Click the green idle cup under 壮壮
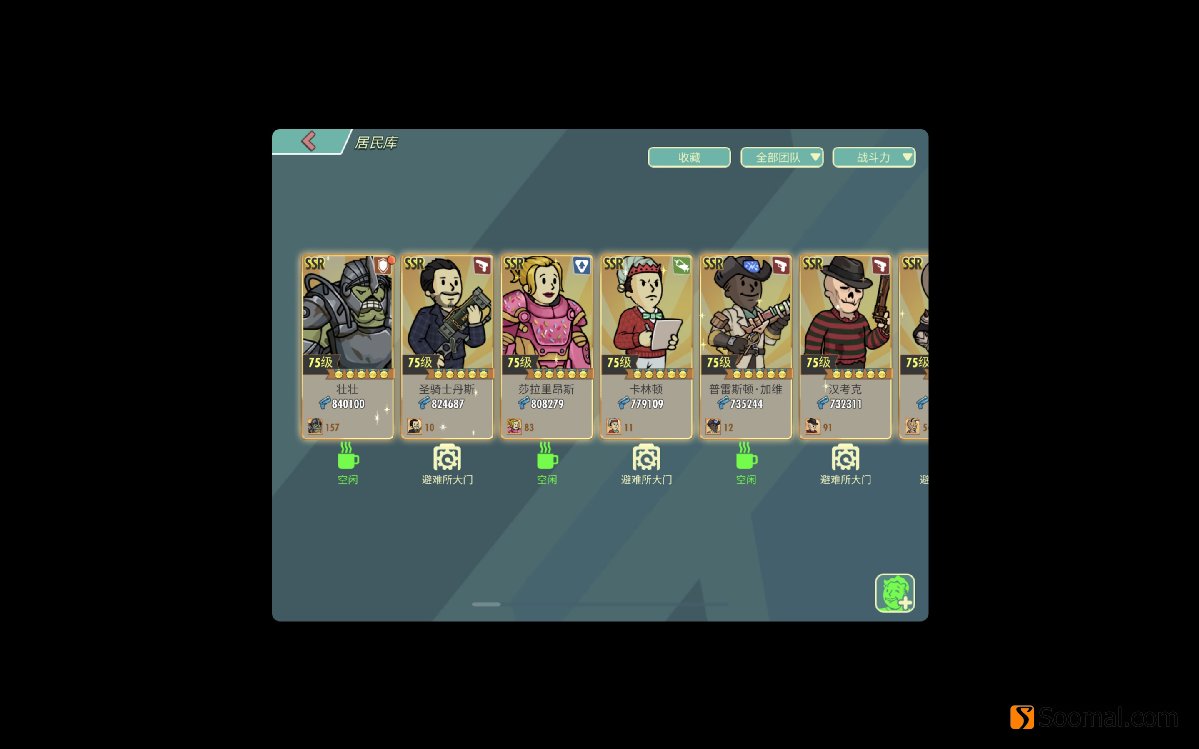 [x=347, y=459]
